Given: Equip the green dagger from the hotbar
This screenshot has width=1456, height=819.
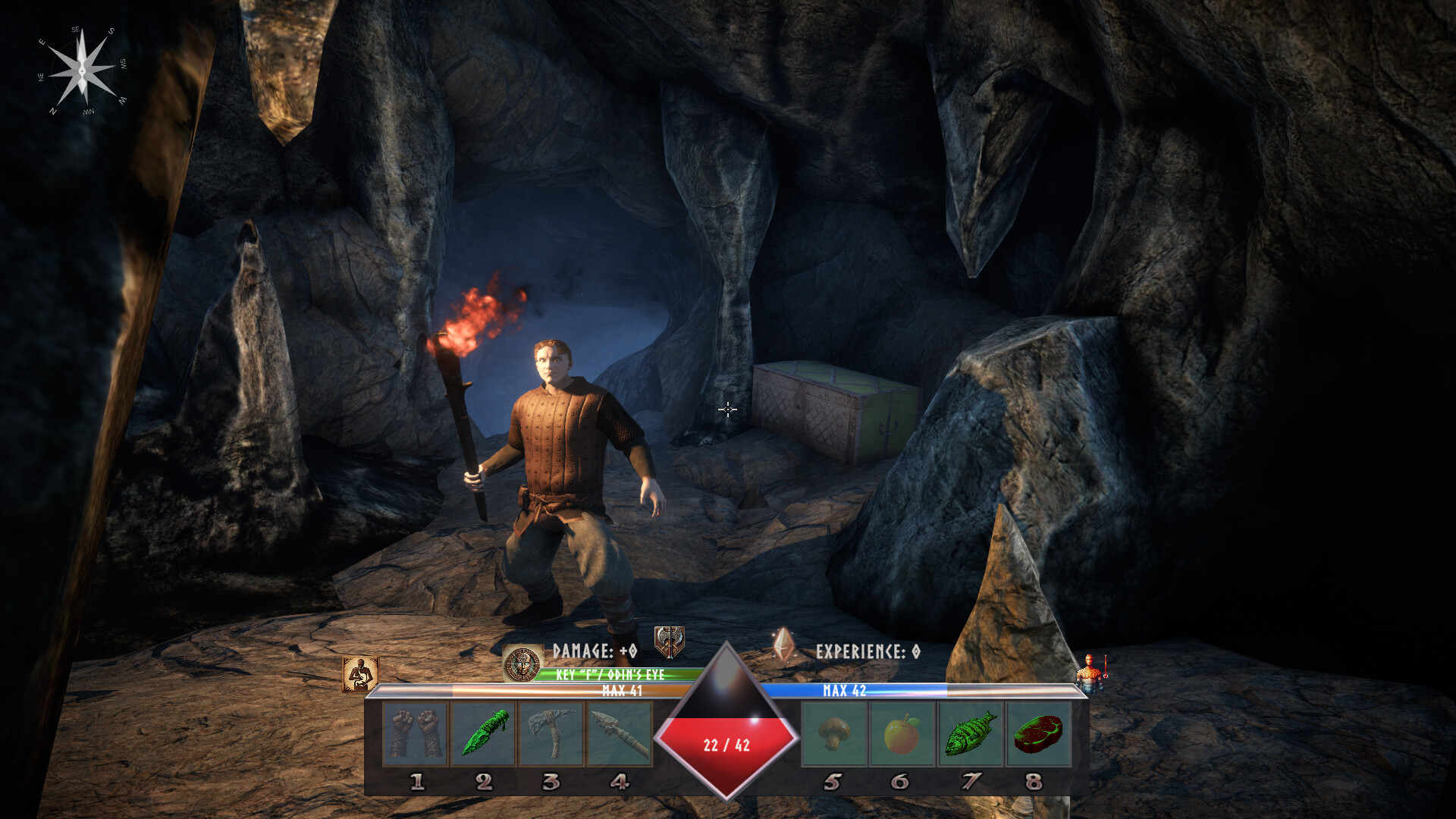Looking at the screenshot, I should [484, 733].
